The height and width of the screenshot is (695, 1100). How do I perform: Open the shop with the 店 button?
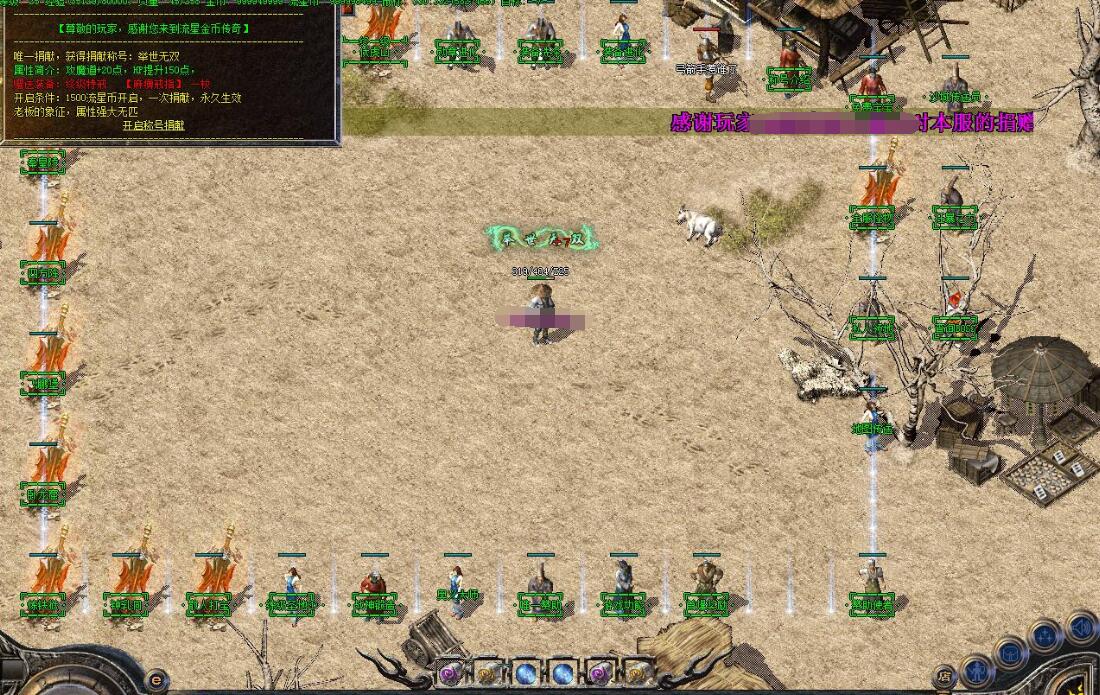tap(943, 677)
